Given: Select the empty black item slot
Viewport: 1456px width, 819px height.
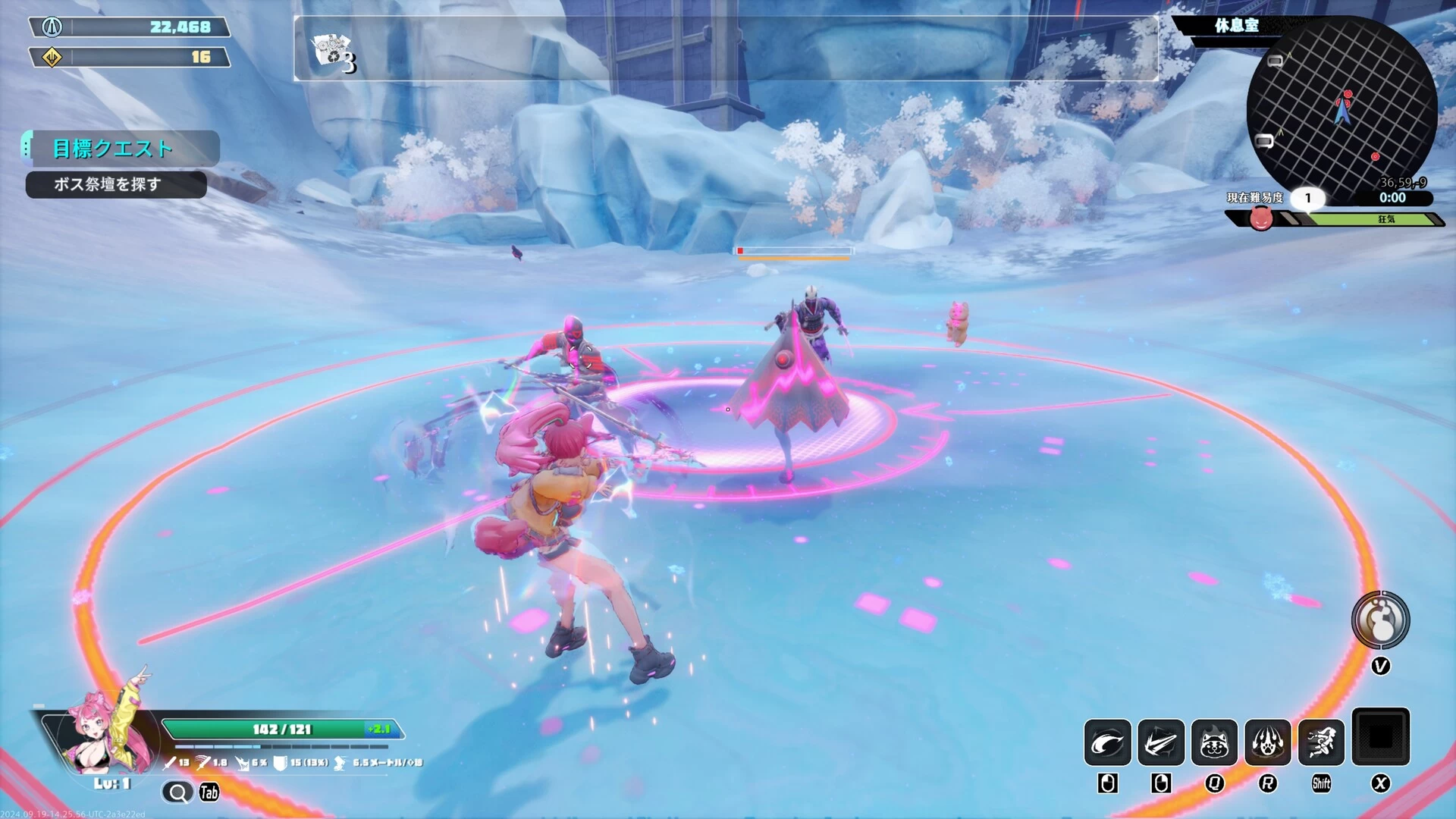Looking at the screenshot, I should pyautogui.click(x=1380, y=736).
